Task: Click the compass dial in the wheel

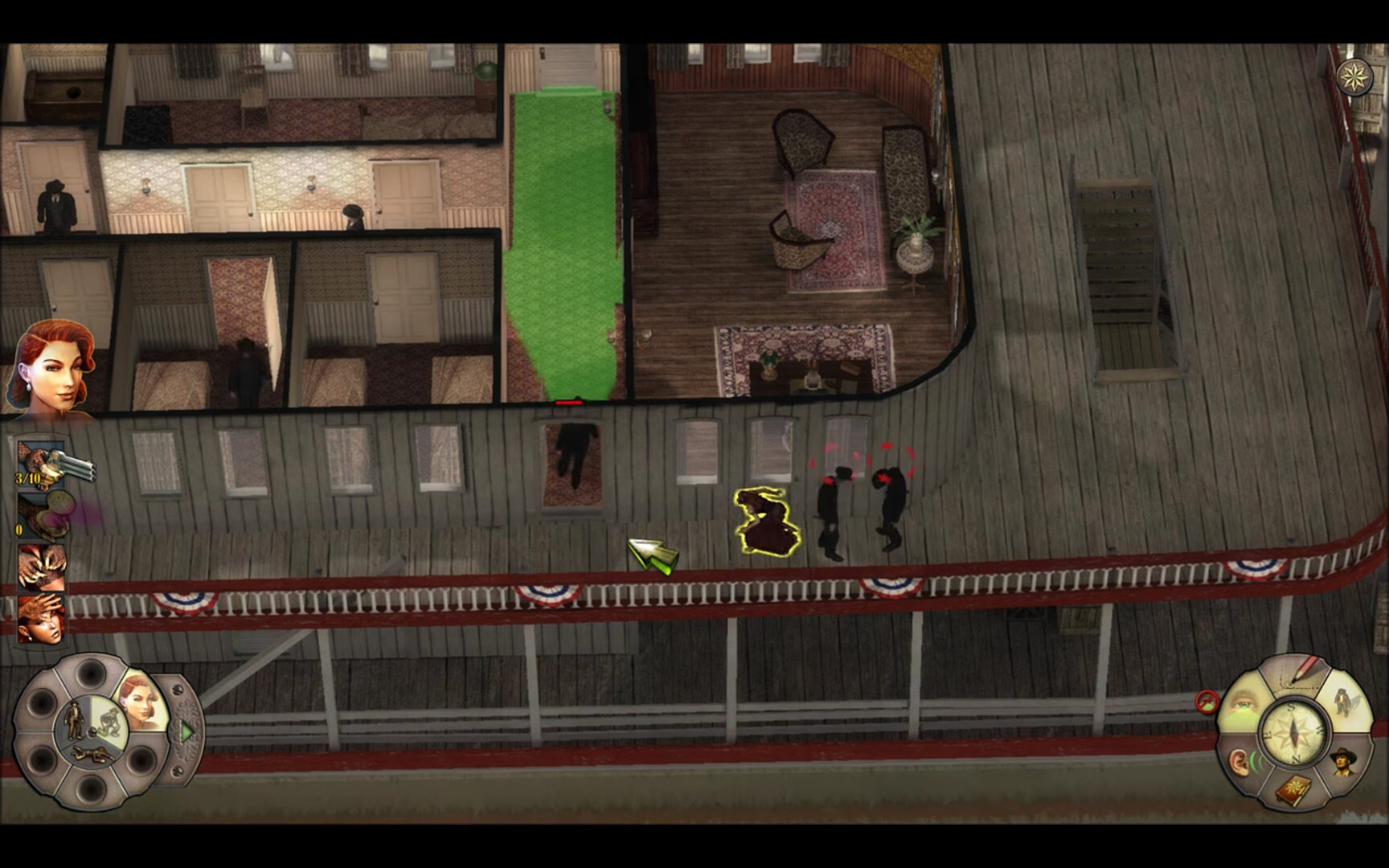Action: 1293,732
